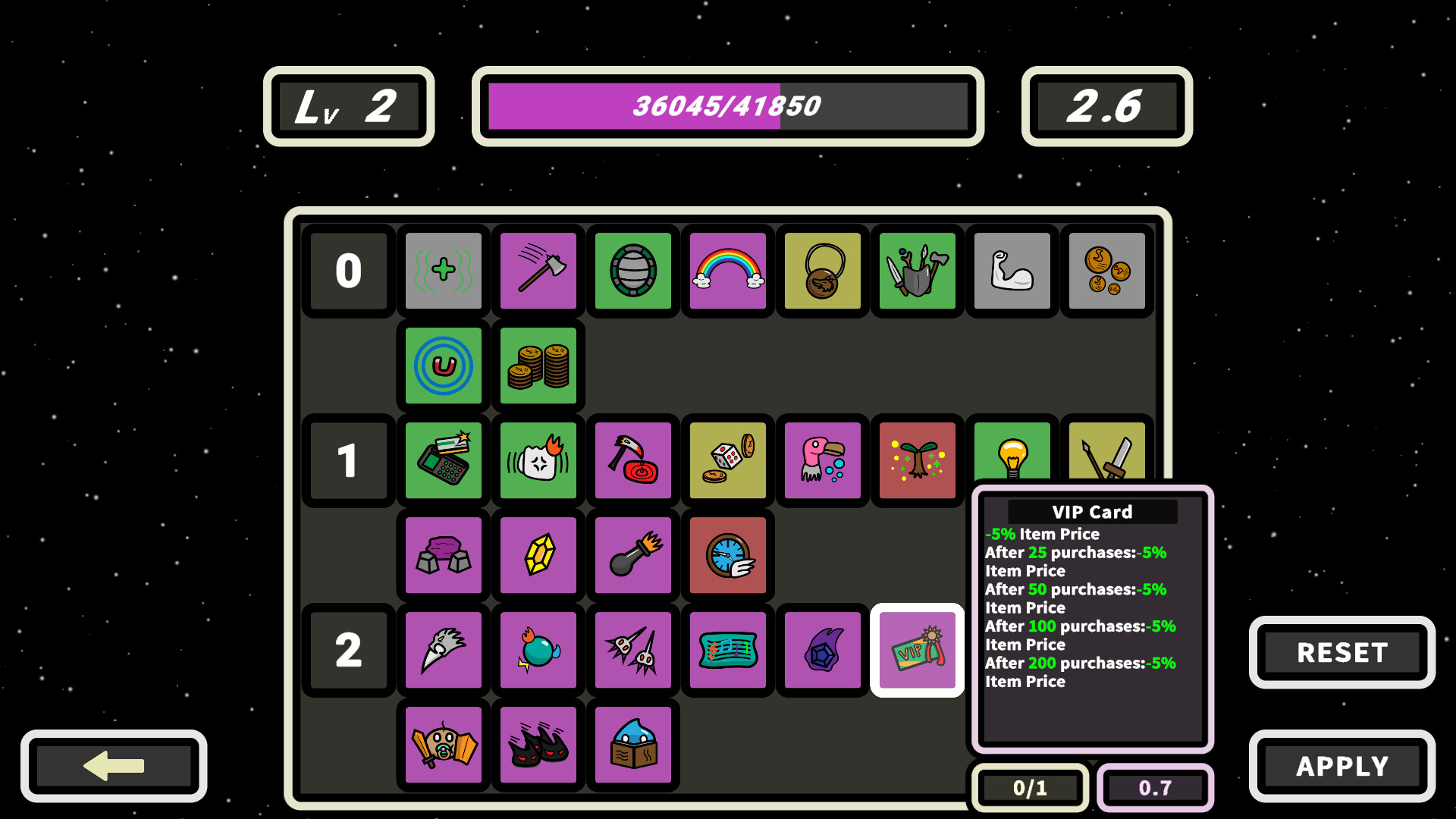Toggle the music sheet upgrade
The image size is (1456, 819).
(726, 650)
